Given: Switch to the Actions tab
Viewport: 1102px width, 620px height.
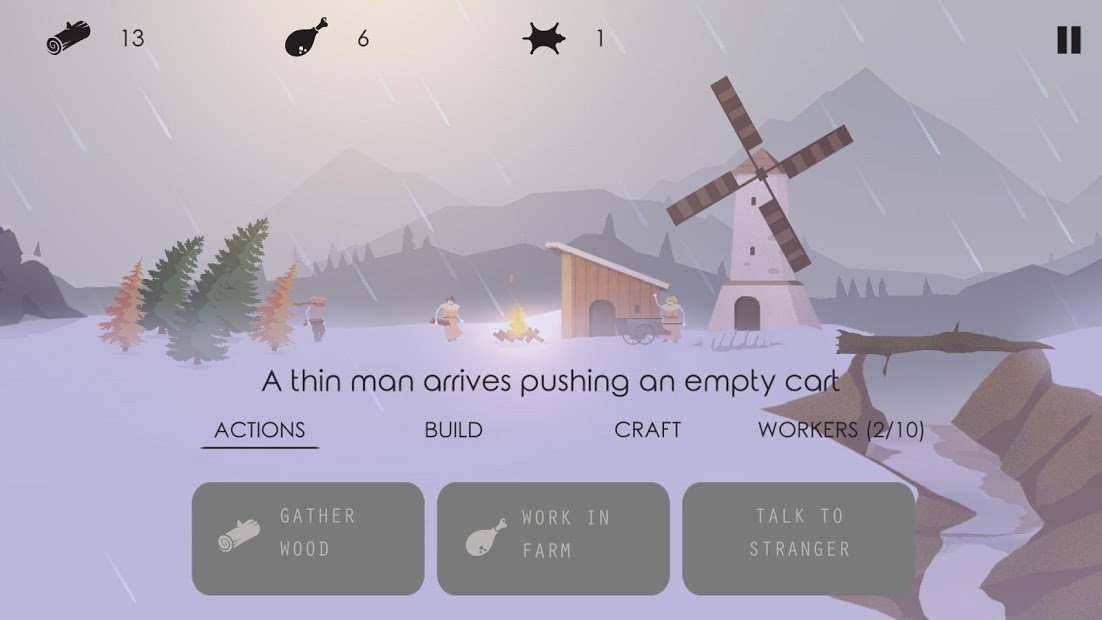Looking at the screenshot, I should click(x=260, y=430).
